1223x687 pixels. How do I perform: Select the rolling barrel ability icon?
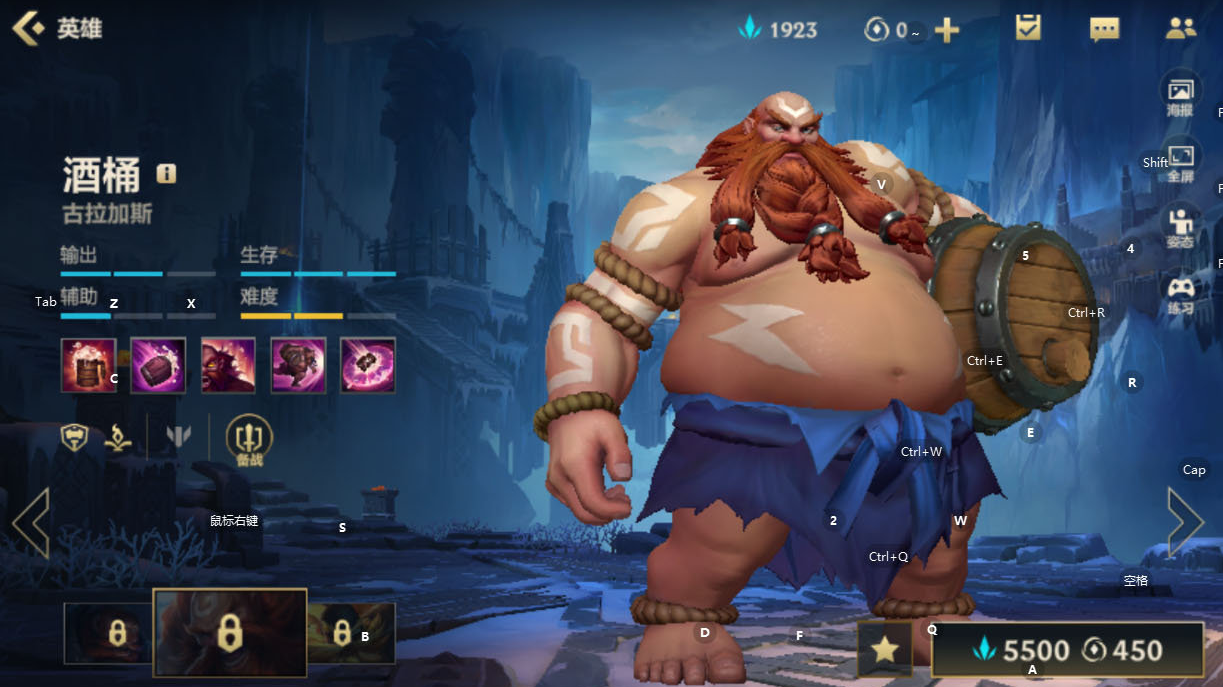pyautogui.click(x=158, y=365)
